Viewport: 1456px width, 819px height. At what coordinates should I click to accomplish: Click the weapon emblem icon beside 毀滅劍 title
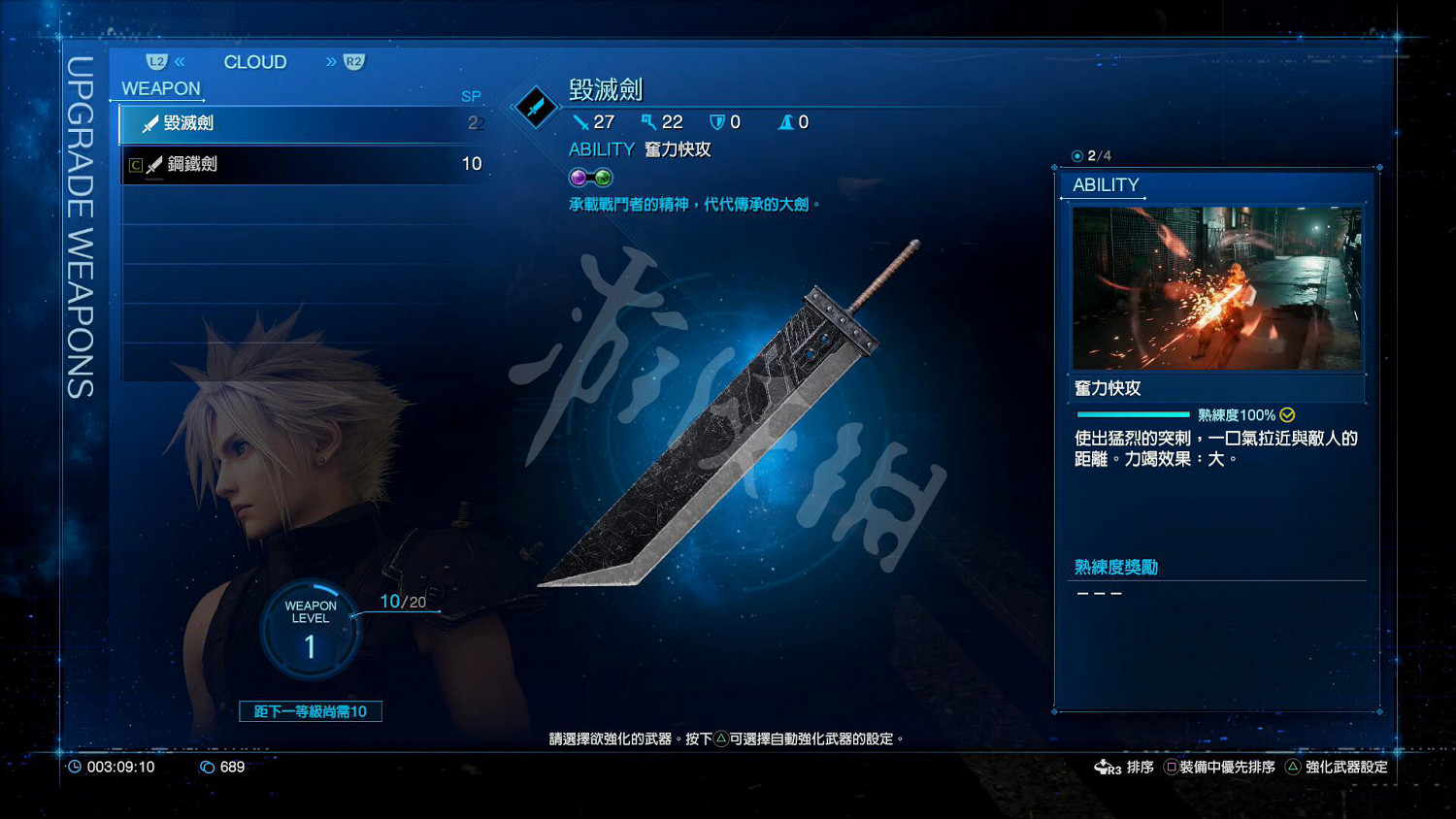535,107
